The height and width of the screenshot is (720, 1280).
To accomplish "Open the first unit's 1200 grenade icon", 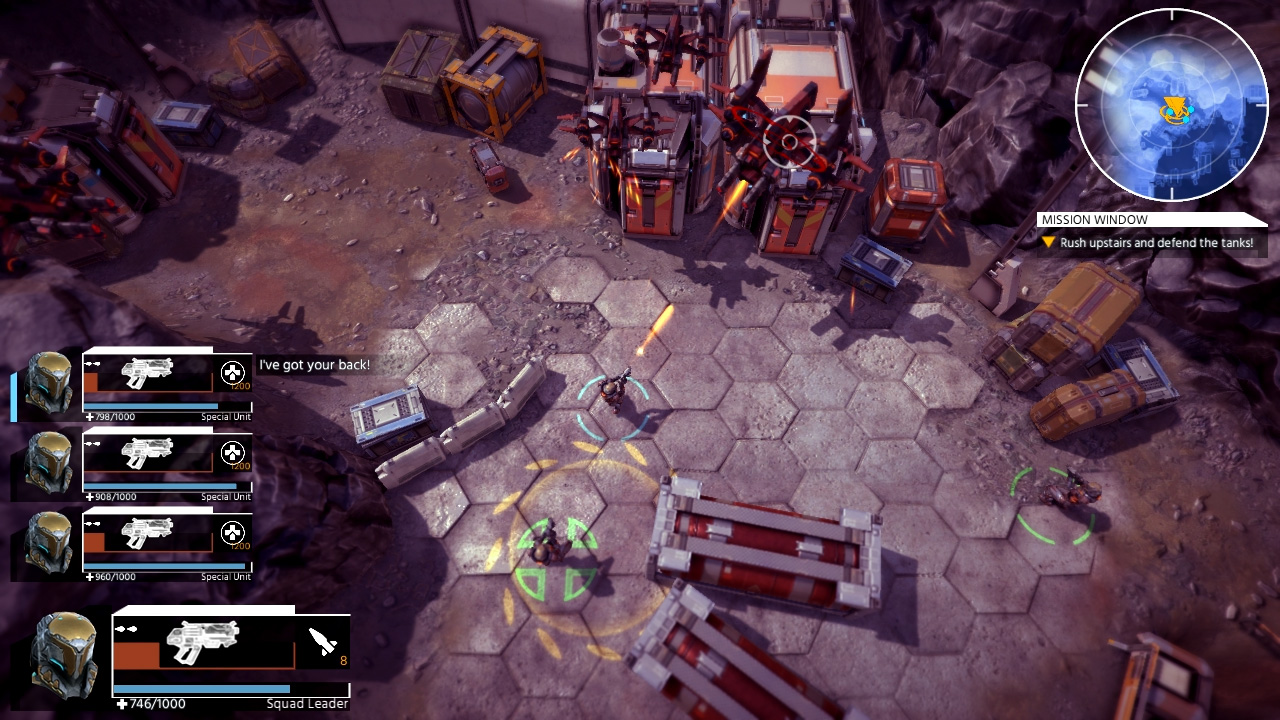I will click(x=230, y=371).
